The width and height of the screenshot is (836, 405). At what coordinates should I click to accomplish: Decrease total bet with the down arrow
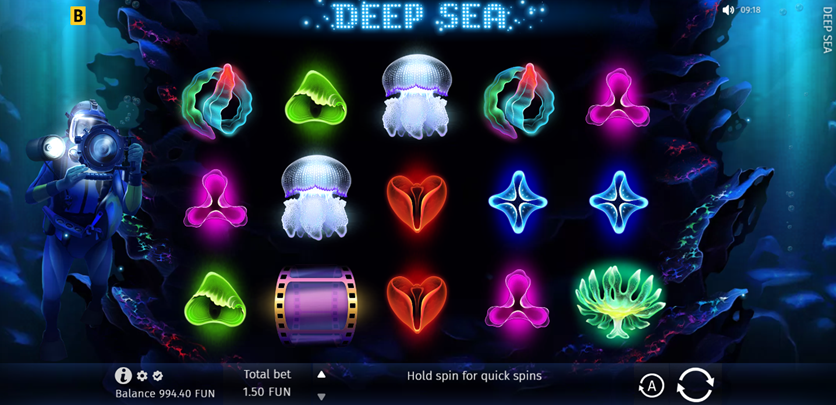tap(321, 396)
